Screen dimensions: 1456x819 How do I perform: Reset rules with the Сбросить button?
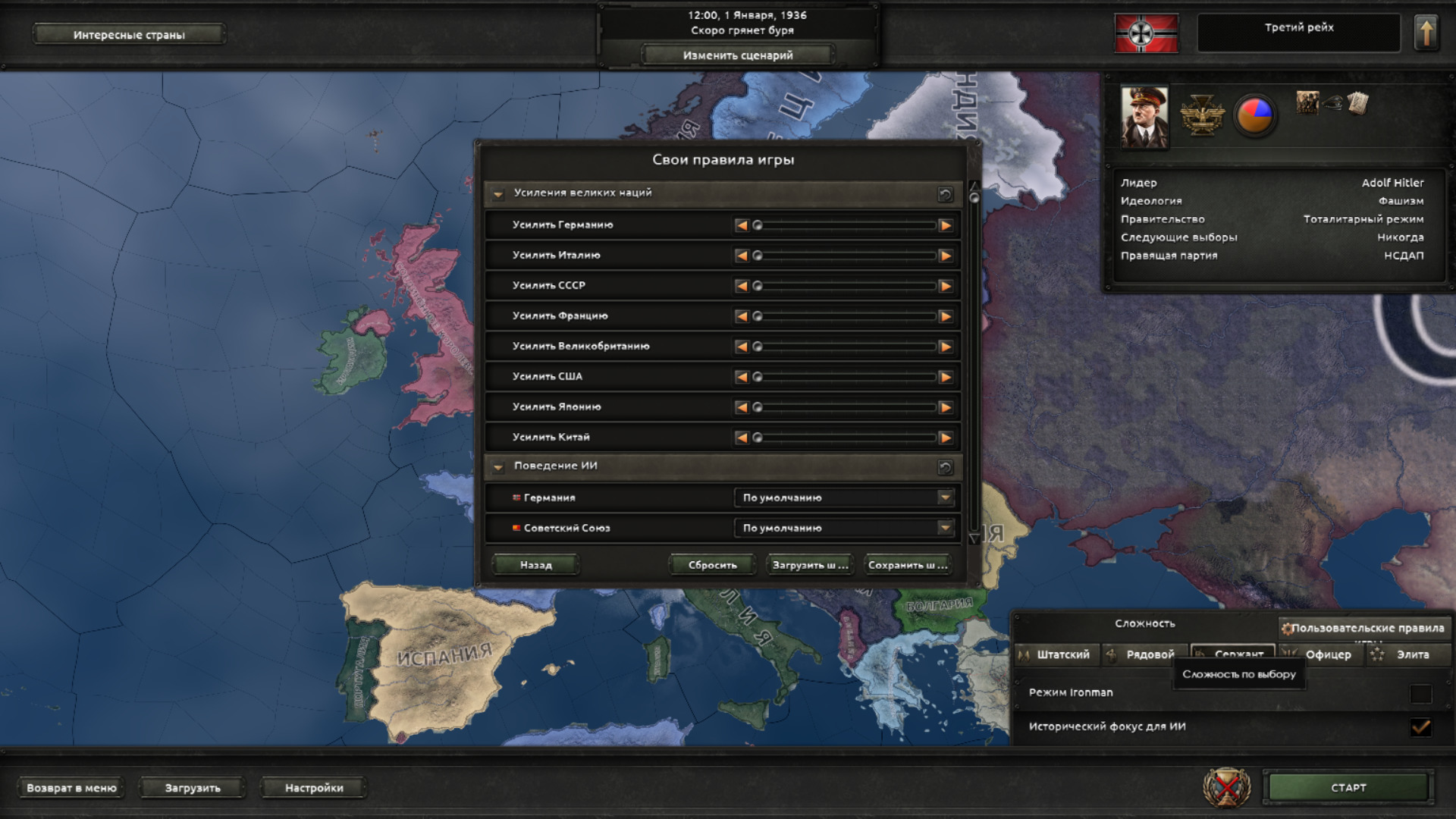pyautogui.click(x=712, y=565)
